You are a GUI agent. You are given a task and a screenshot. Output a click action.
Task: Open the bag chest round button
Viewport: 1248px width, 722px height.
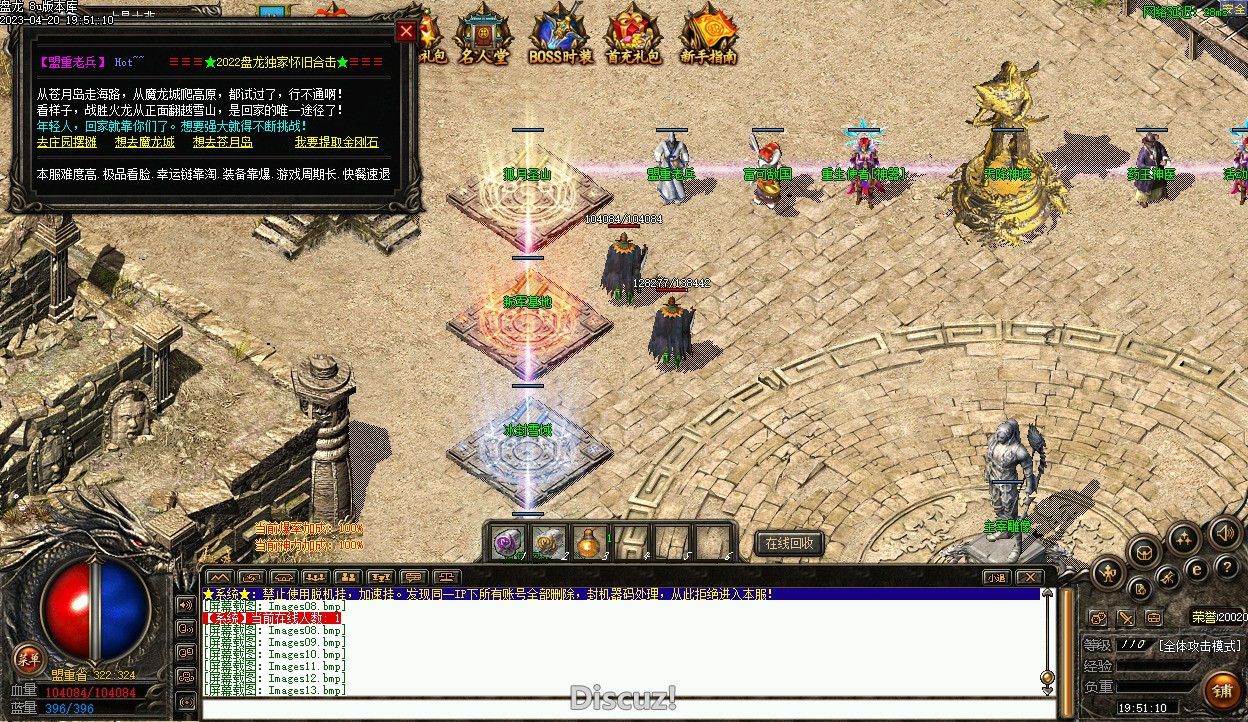click(1144, 551)
